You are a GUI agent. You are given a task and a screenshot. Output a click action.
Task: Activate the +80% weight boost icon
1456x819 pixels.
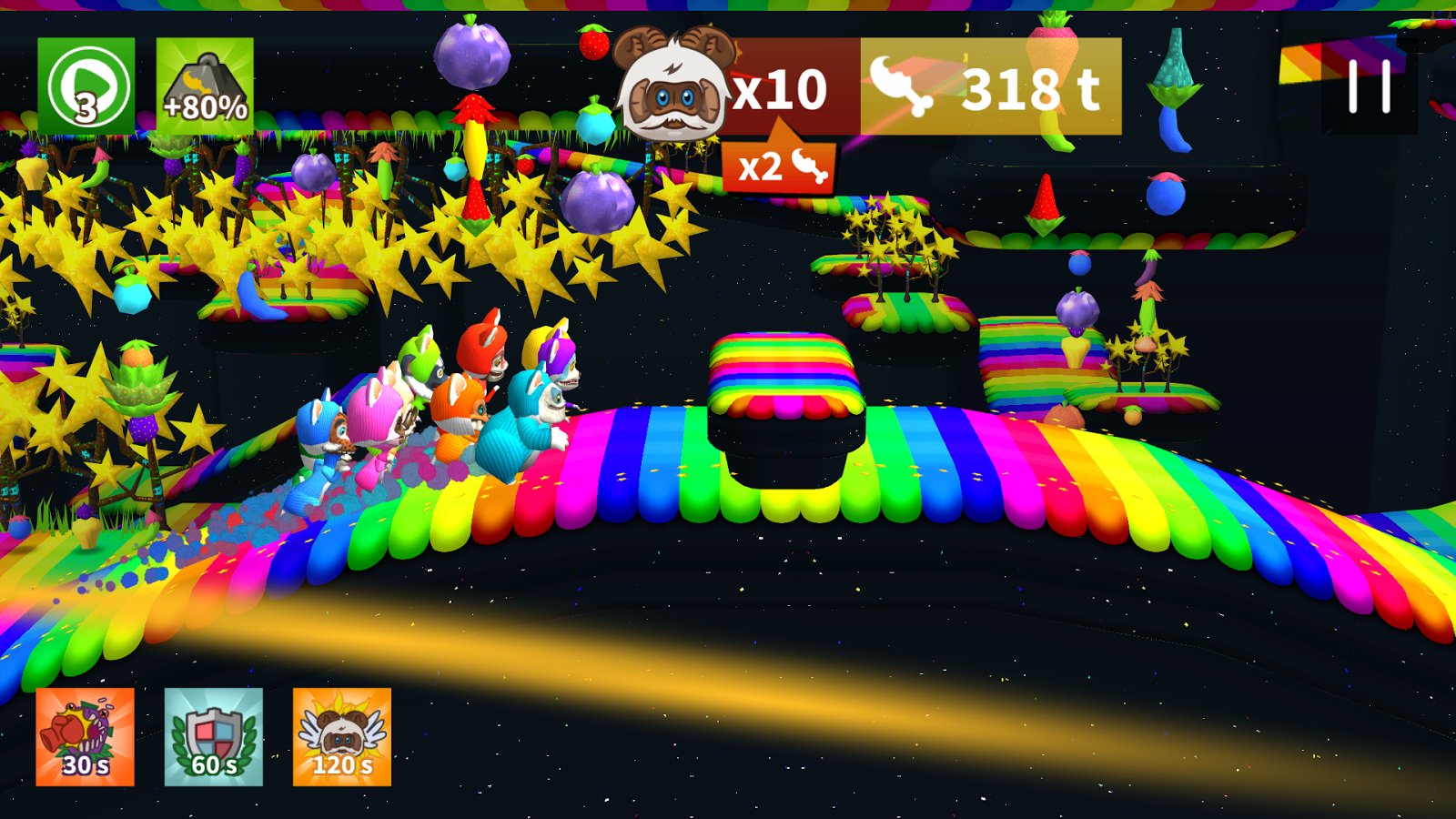(205, 86)
